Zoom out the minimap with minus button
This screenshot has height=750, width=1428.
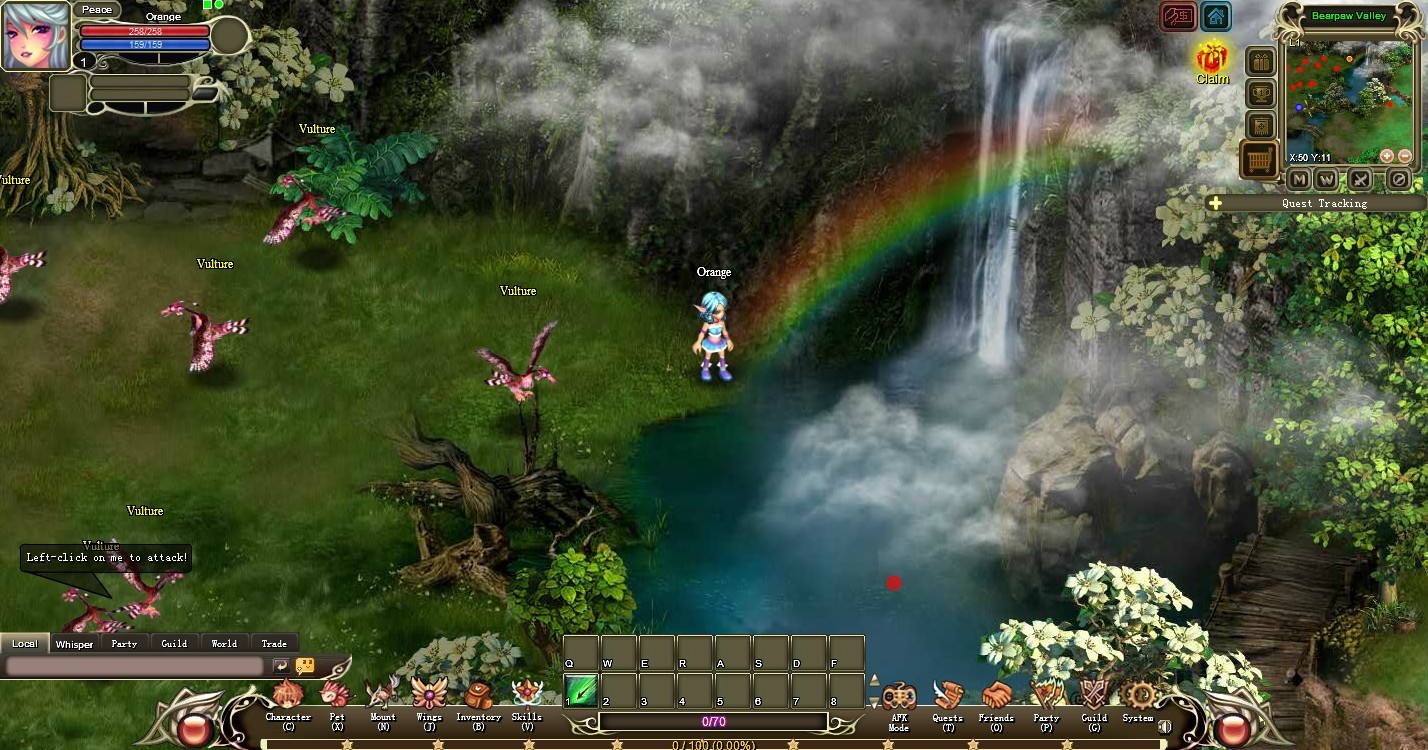1407,156
